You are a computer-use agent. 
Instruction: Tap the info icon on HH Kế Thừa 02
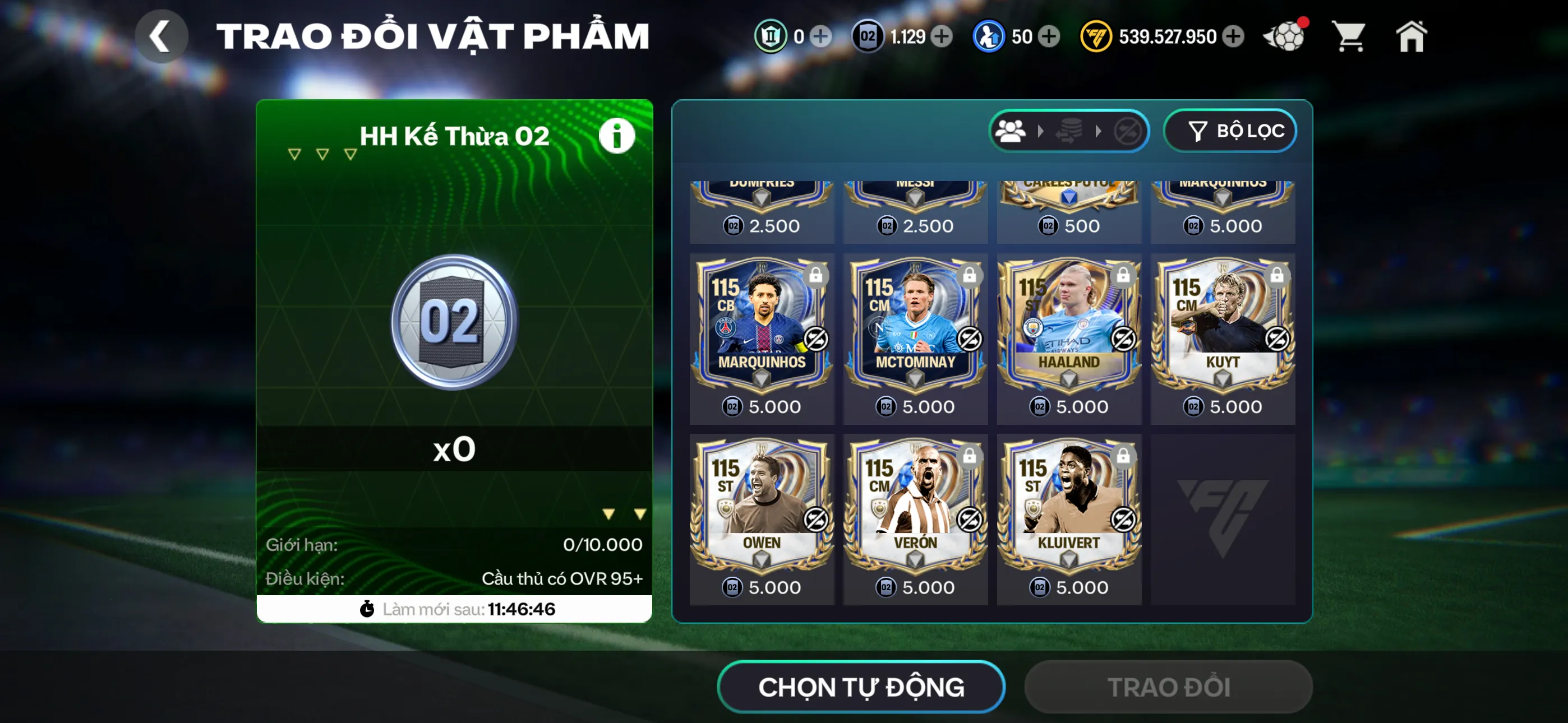pos(616,136)
